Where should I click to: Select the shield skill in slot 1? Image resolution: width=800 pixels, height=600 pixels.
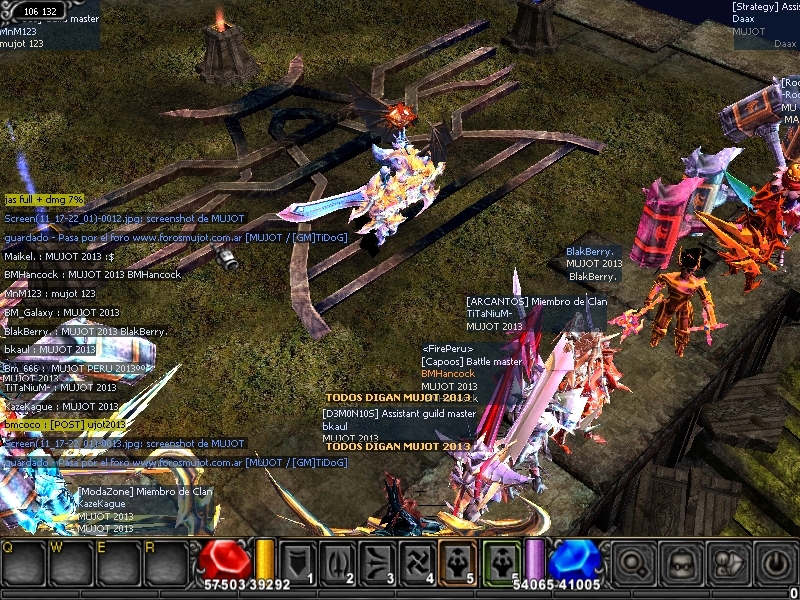pos(299,562)
